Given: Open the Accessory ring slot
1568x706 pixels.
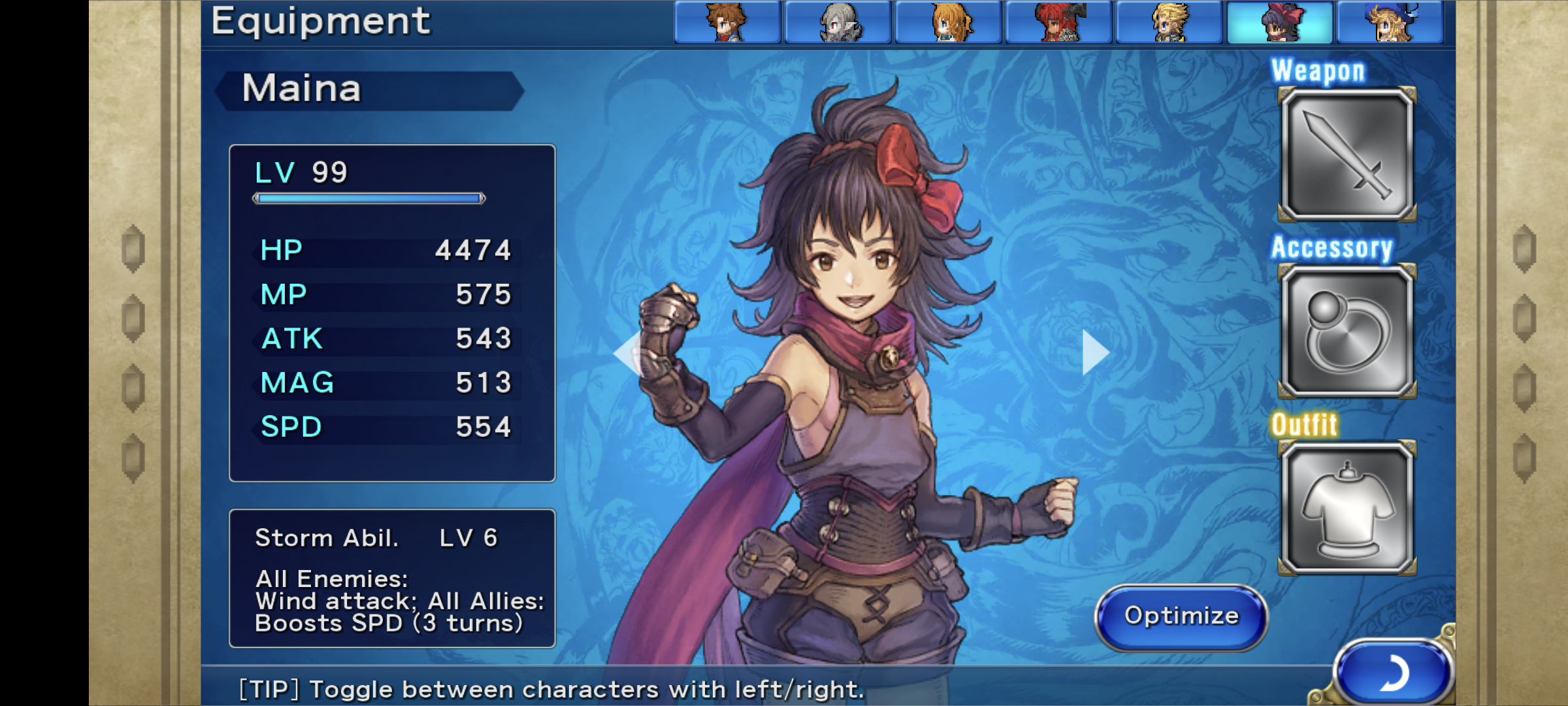Looking at the screenshot, I should (1347, 332).
